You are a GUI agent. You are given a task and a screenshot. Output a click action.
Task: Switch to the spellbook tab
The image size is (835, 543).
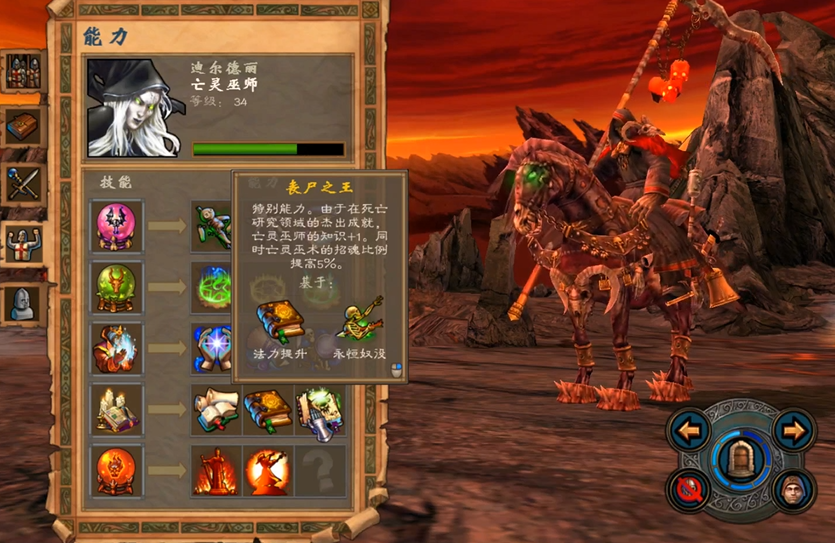click(22, 125)
